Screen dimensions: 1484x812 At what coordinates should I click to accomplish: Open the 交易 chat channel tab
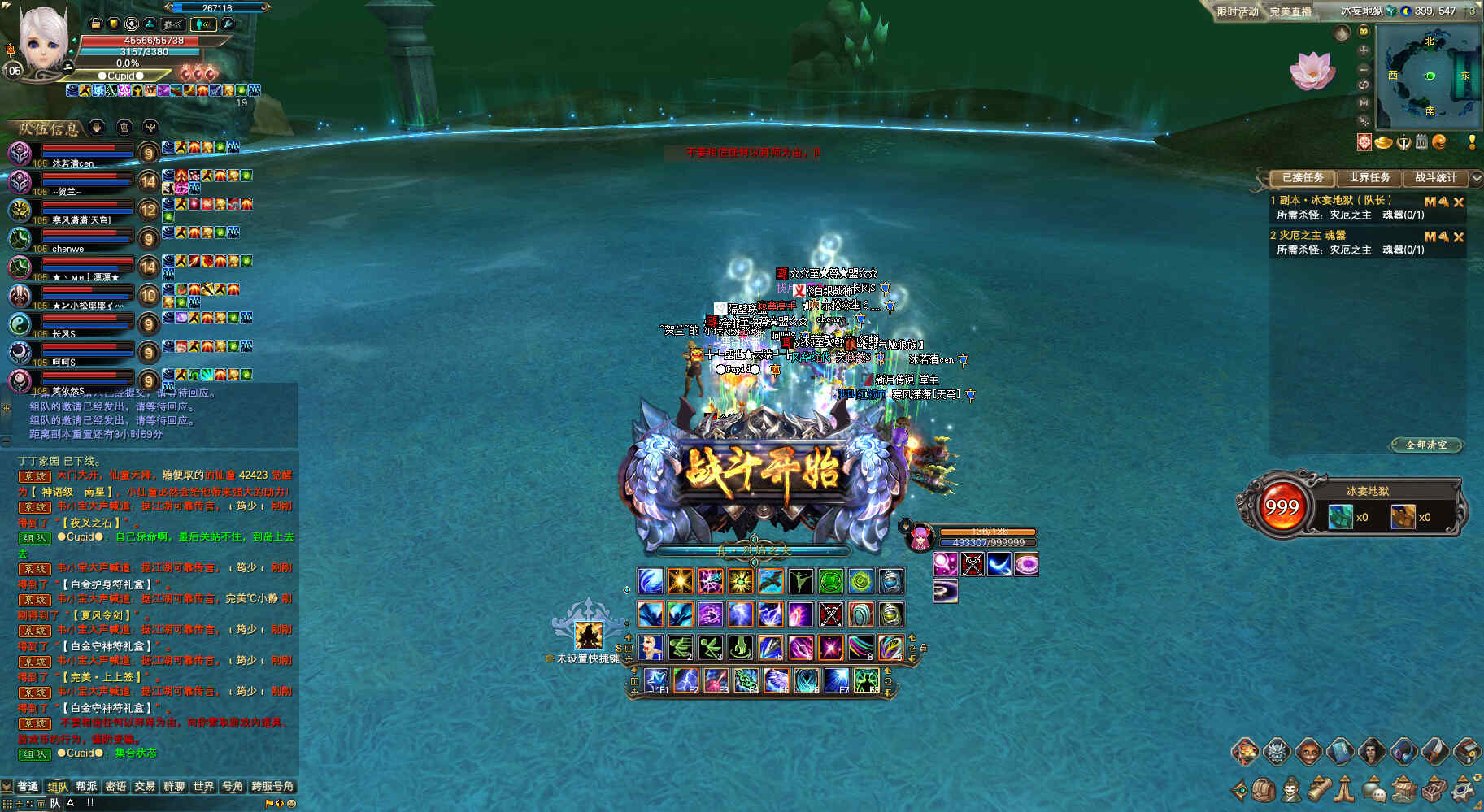click(x=145, y=786)
